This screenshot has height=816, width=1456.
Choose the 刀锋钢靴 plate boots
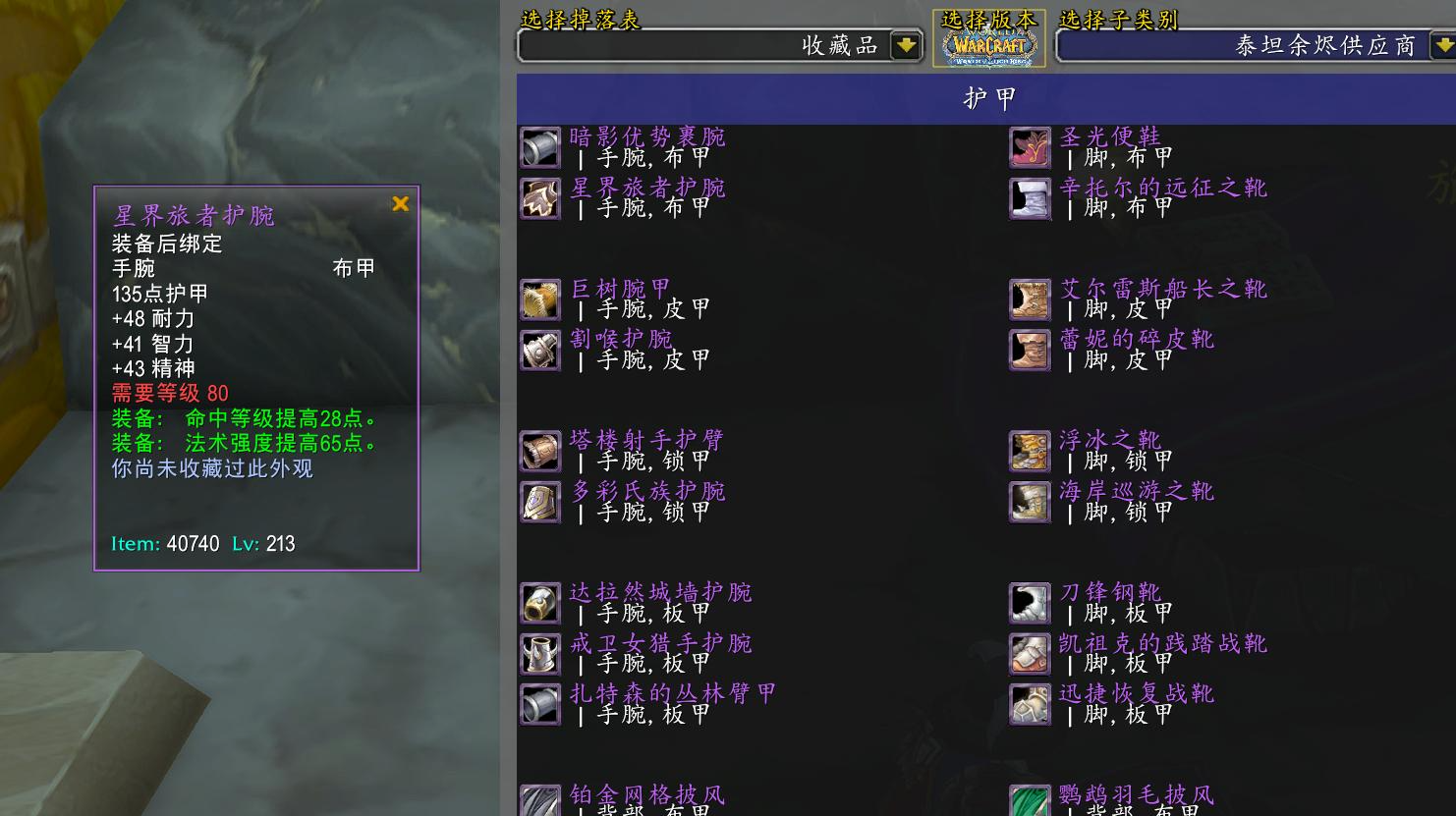point(1110,593)
